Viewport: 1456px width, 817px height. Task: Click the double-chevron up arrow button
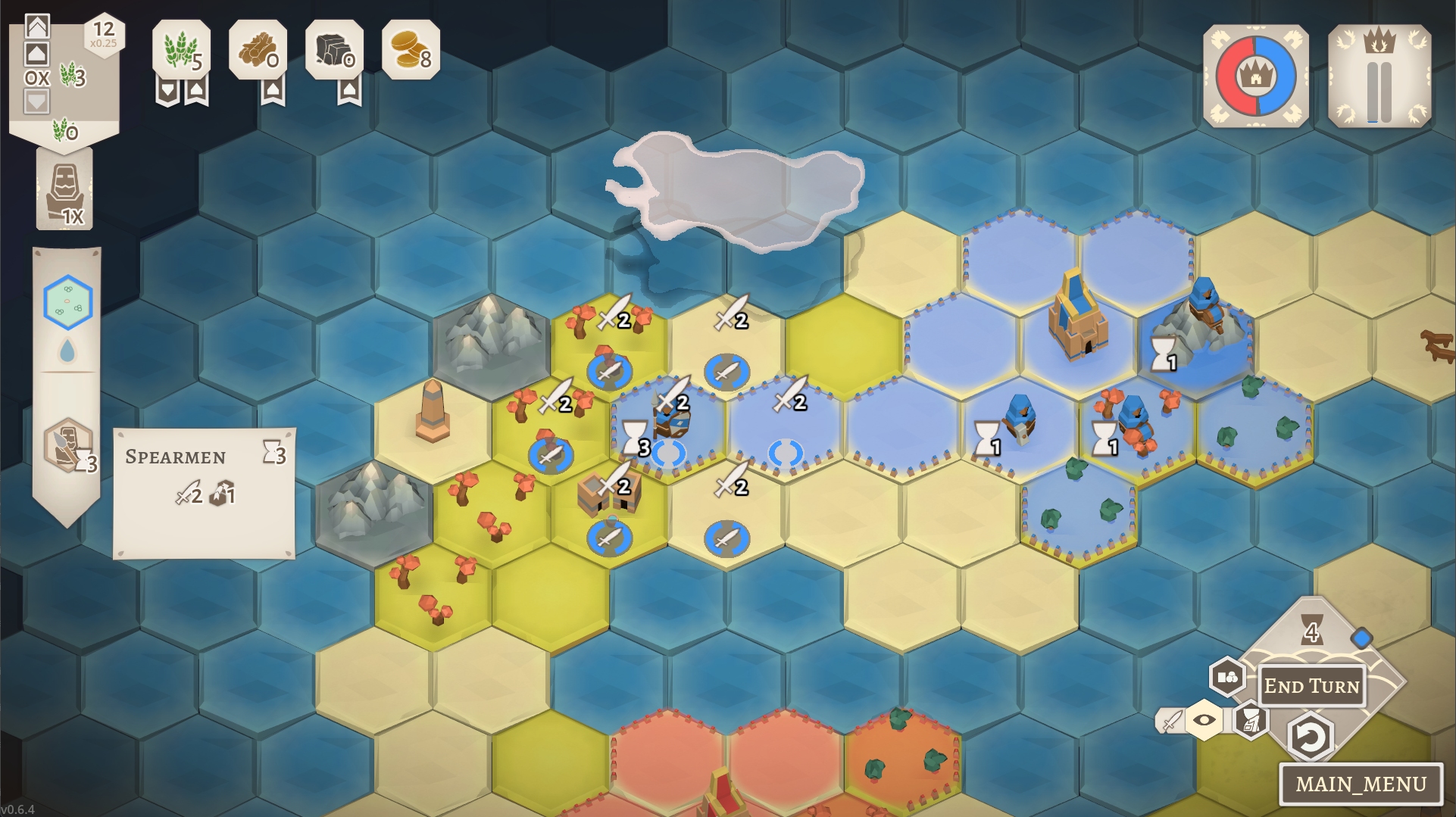37,27
